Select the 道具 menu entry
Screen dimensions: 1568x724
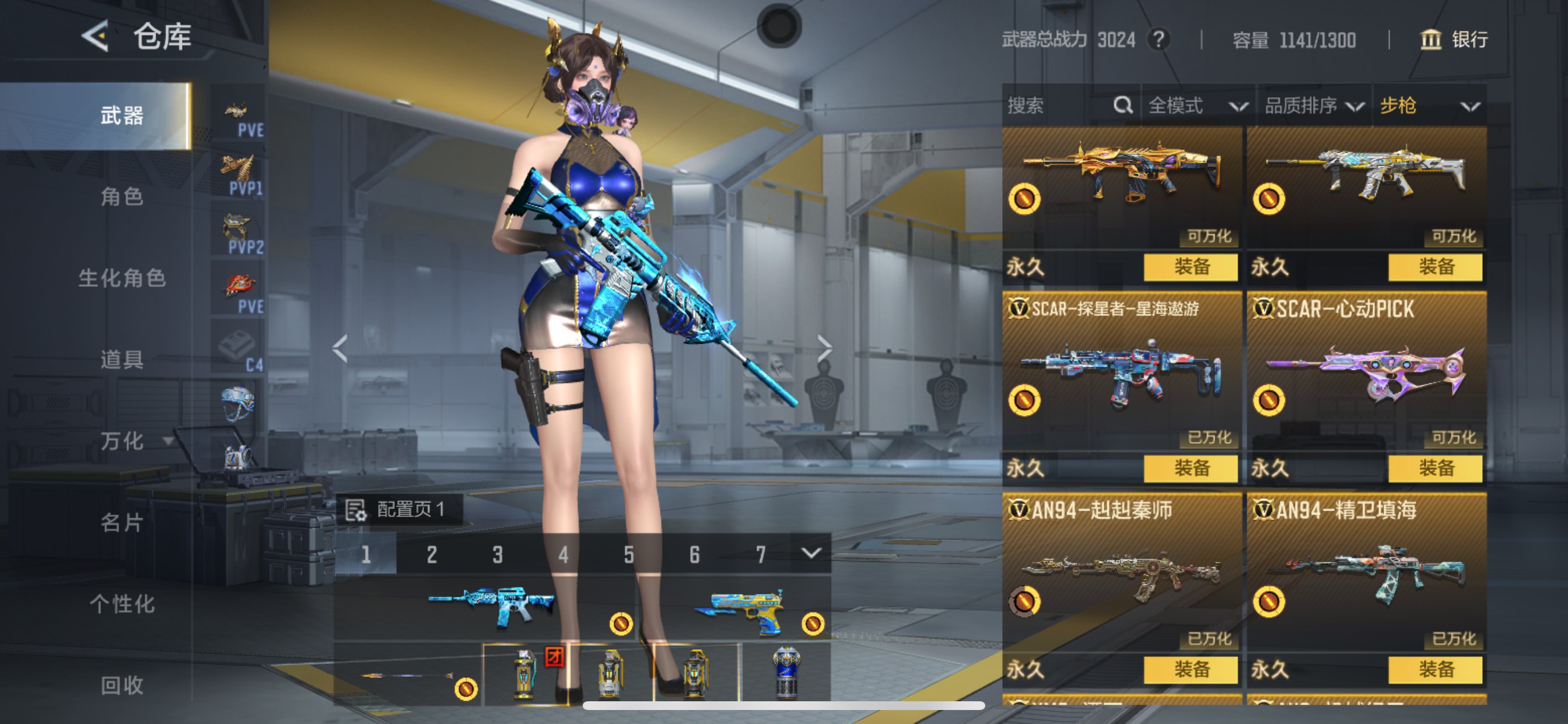[x=122, y=360]
